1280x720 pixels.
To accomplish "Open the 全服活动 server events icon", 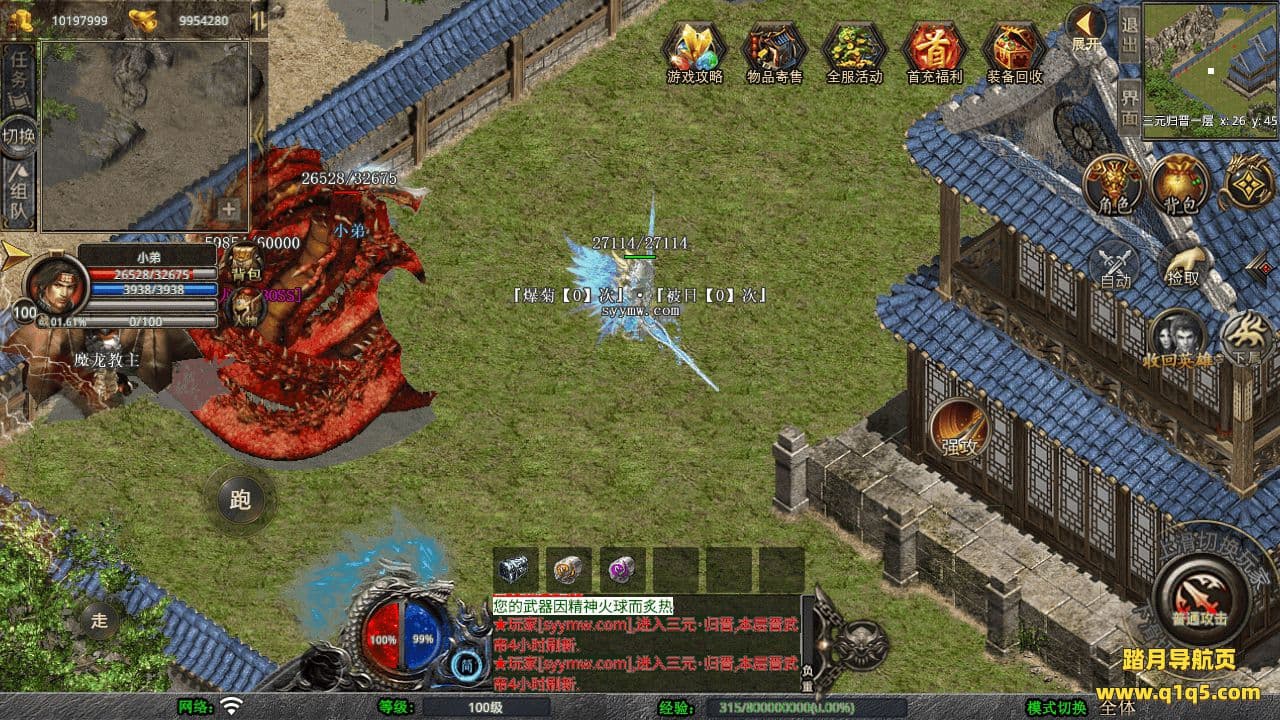I will (x=854, y=51).
